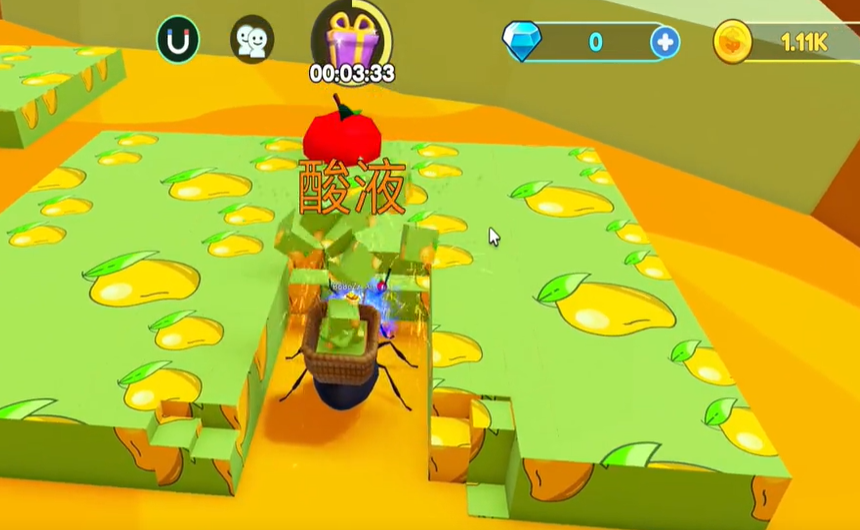This screenshot has height=530, width=860.
Task: Claim the purple gift box reward
Action: [351, 38]
